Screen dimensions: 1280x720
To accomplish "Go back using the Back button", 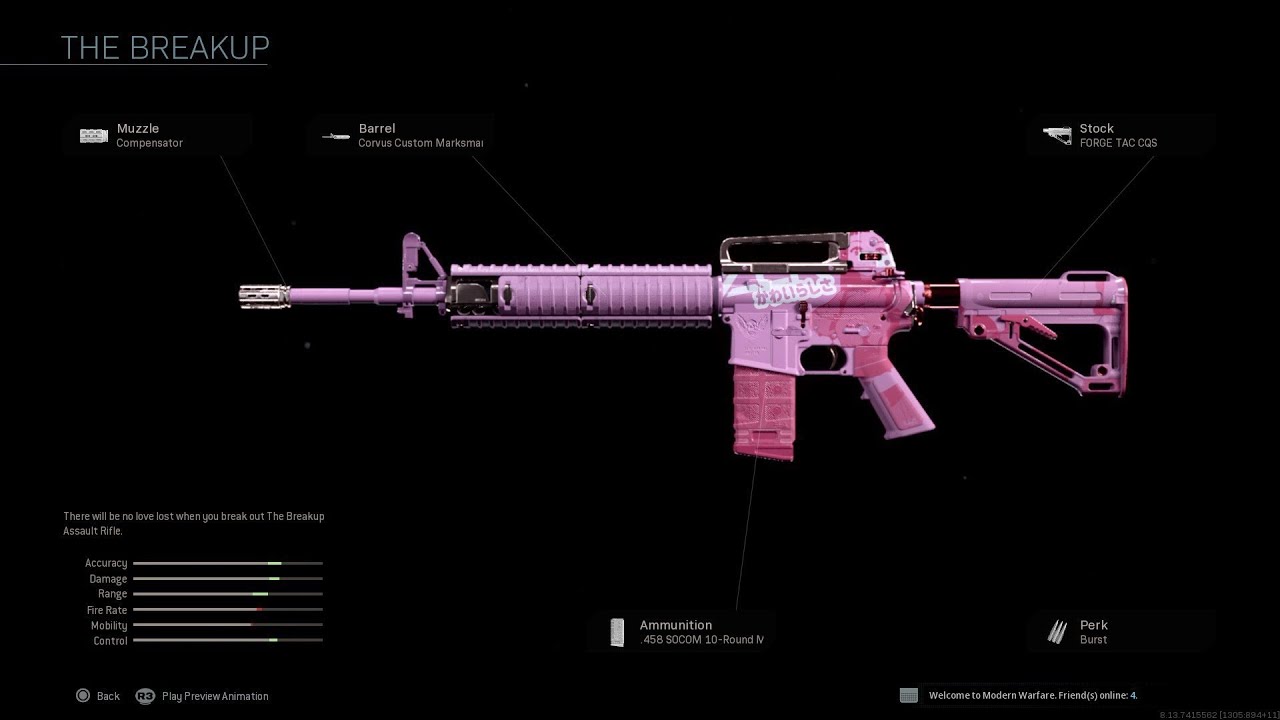I will [x=98, y=696].
